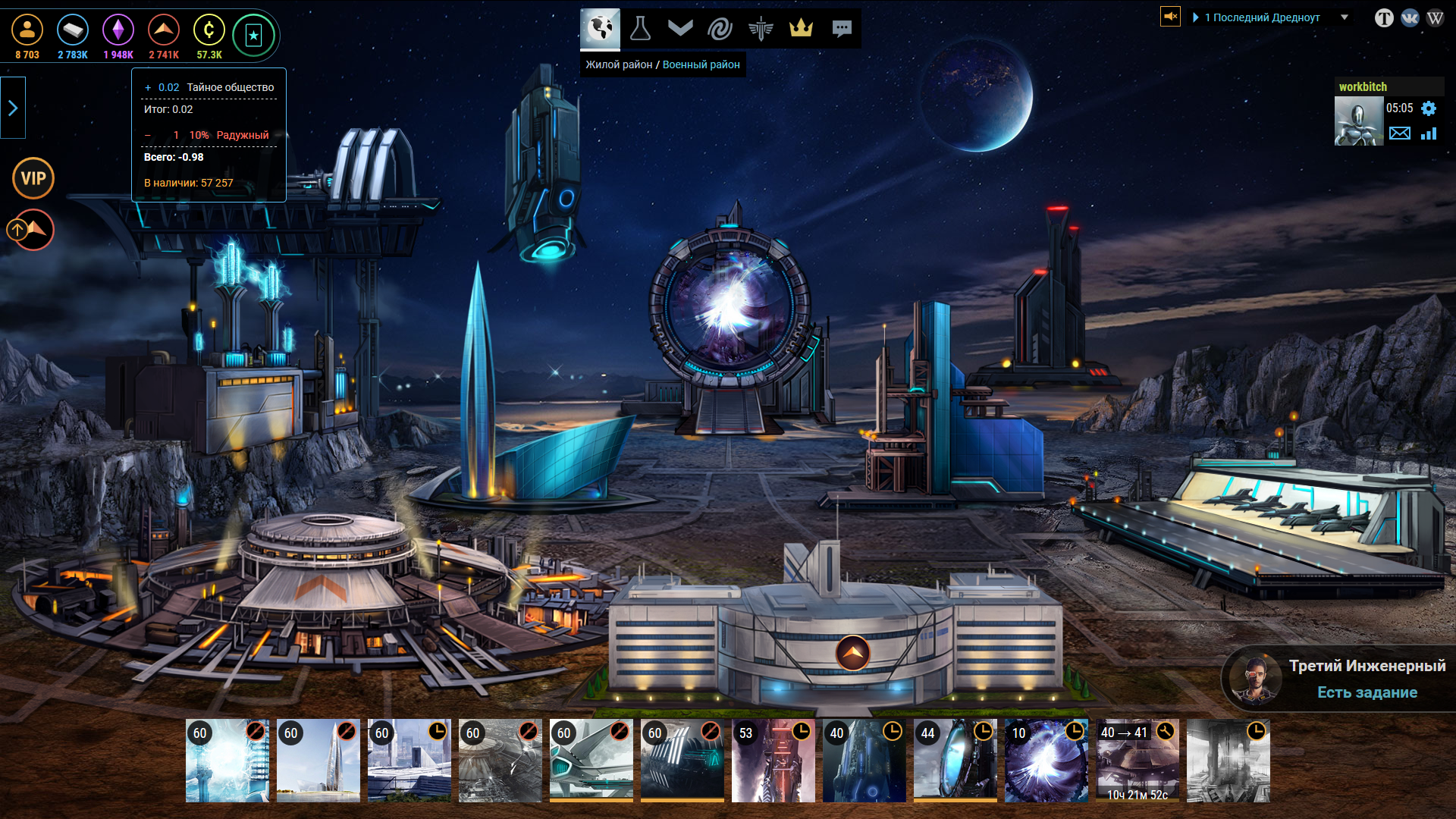Viewport: 1456px width, 819px height.
Task: Open settings with the gear icon
Action: tap(1429, 108)
